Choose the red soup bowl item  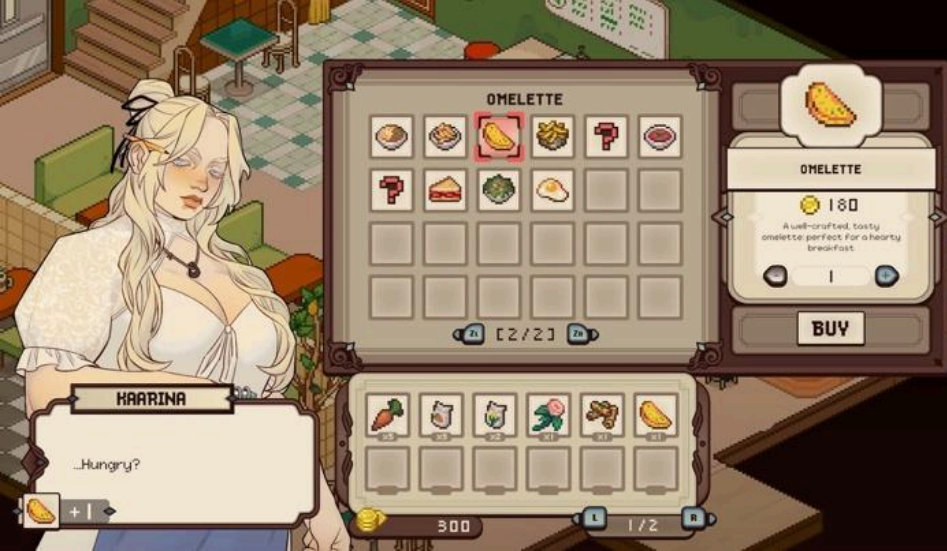[x=660, y=136]
